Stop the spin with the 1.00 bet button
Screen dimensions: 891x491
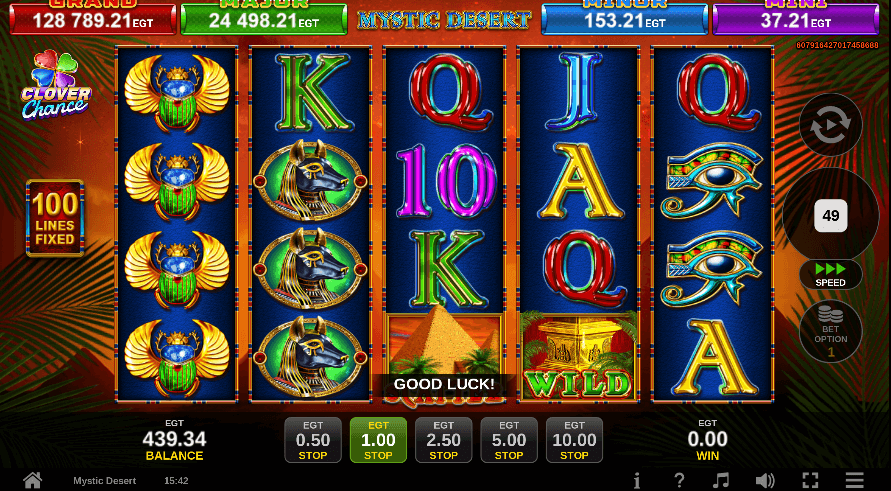[378, 440]
